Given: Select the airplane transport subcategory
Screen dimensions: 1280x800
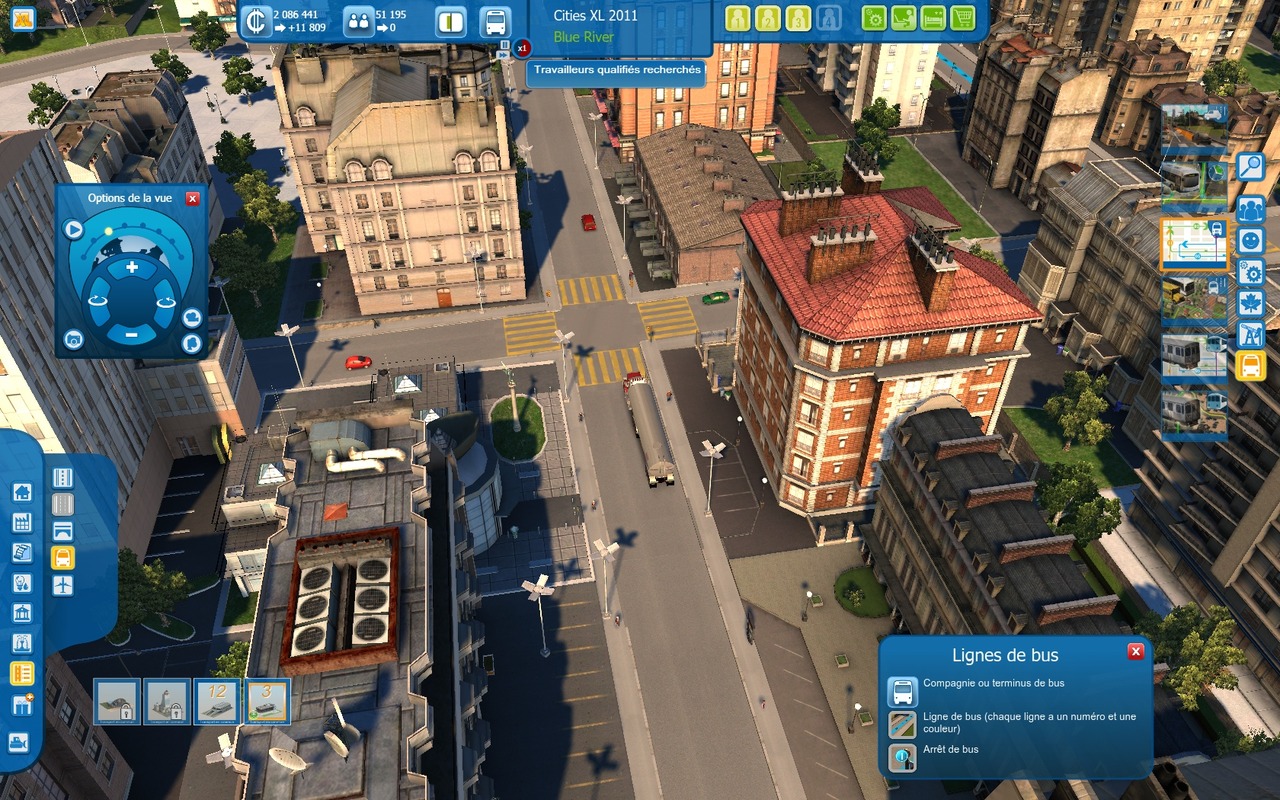Looking at the screenshot, I should (63, 585).
